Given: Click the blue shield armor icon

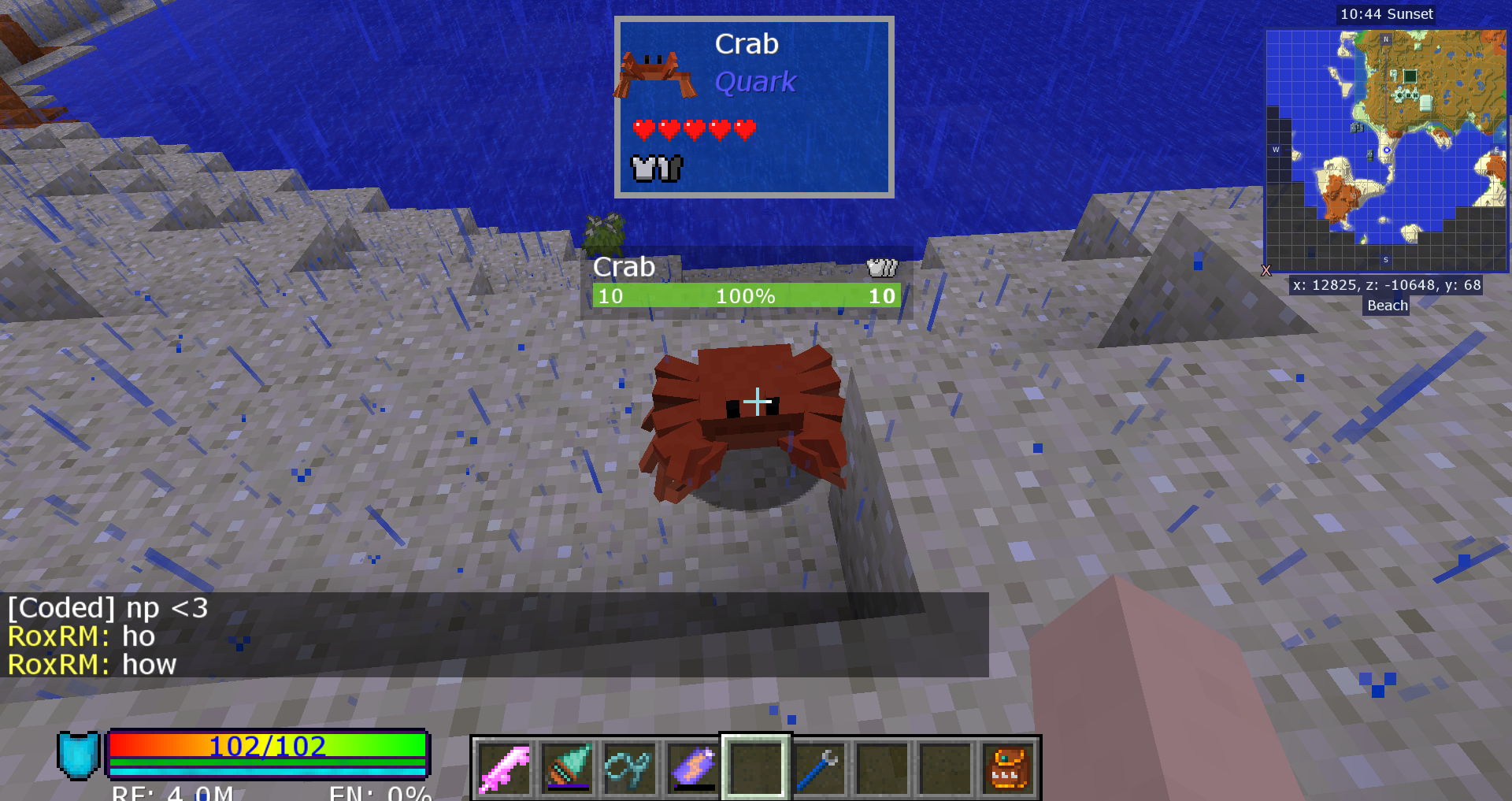Looking at the screenshot, I should tap(78, 755).
